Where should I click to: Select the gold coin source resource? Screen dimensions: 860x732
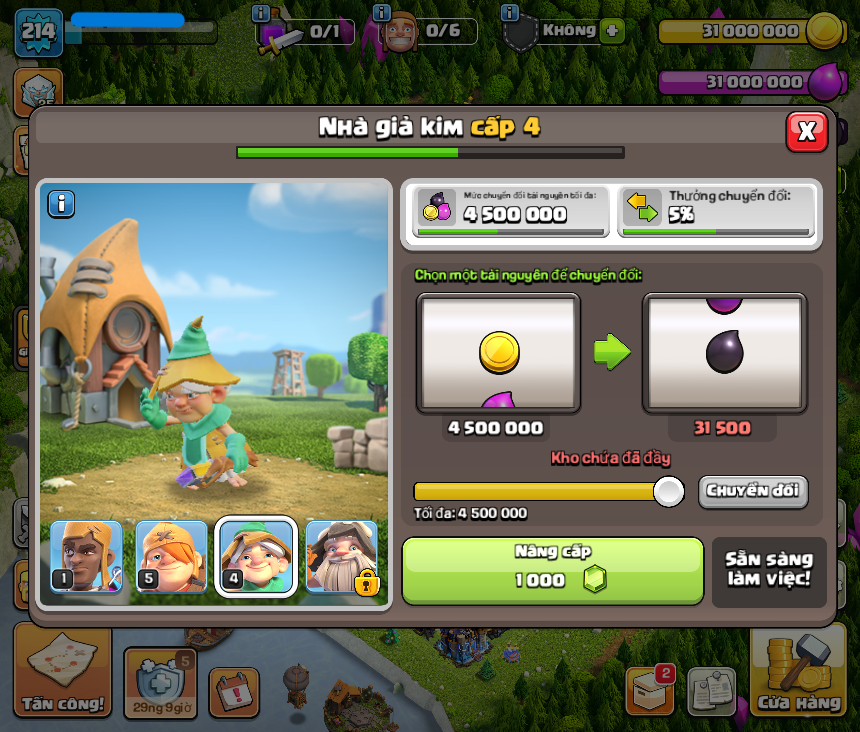point(498,352)
